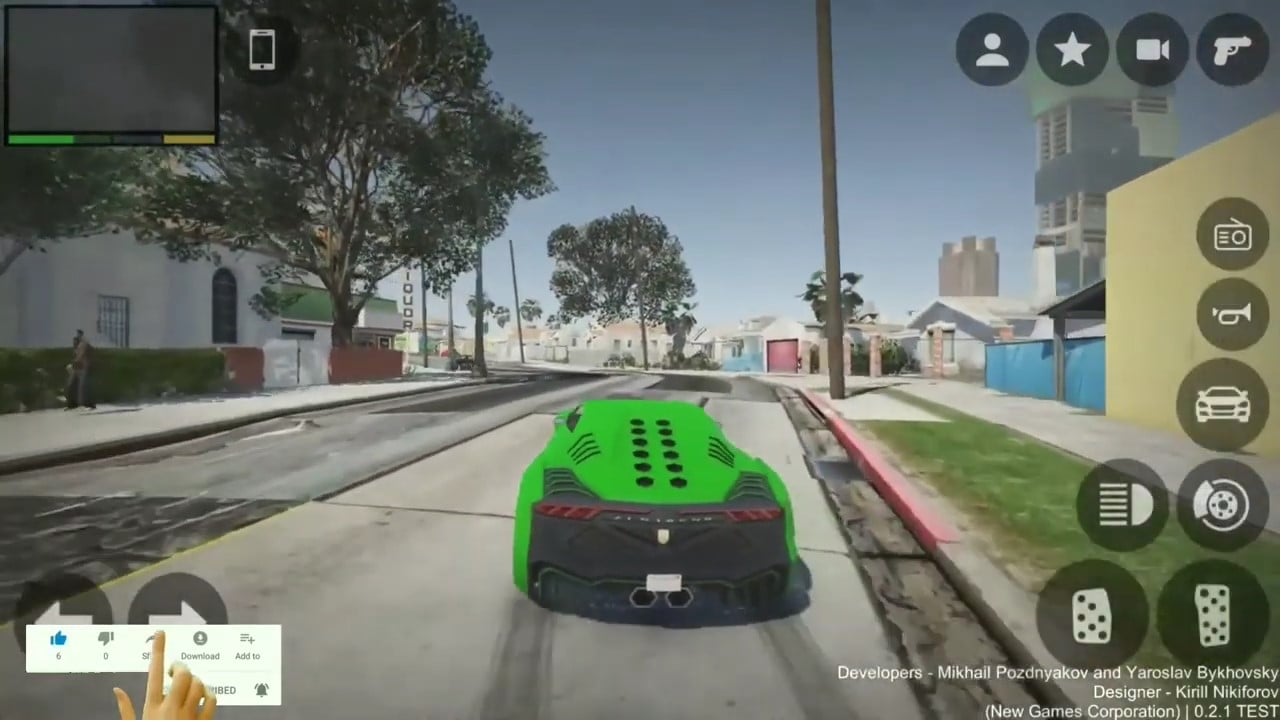Toggle the headlights button
1281x722 pixels.
[x=1122, y=504]
